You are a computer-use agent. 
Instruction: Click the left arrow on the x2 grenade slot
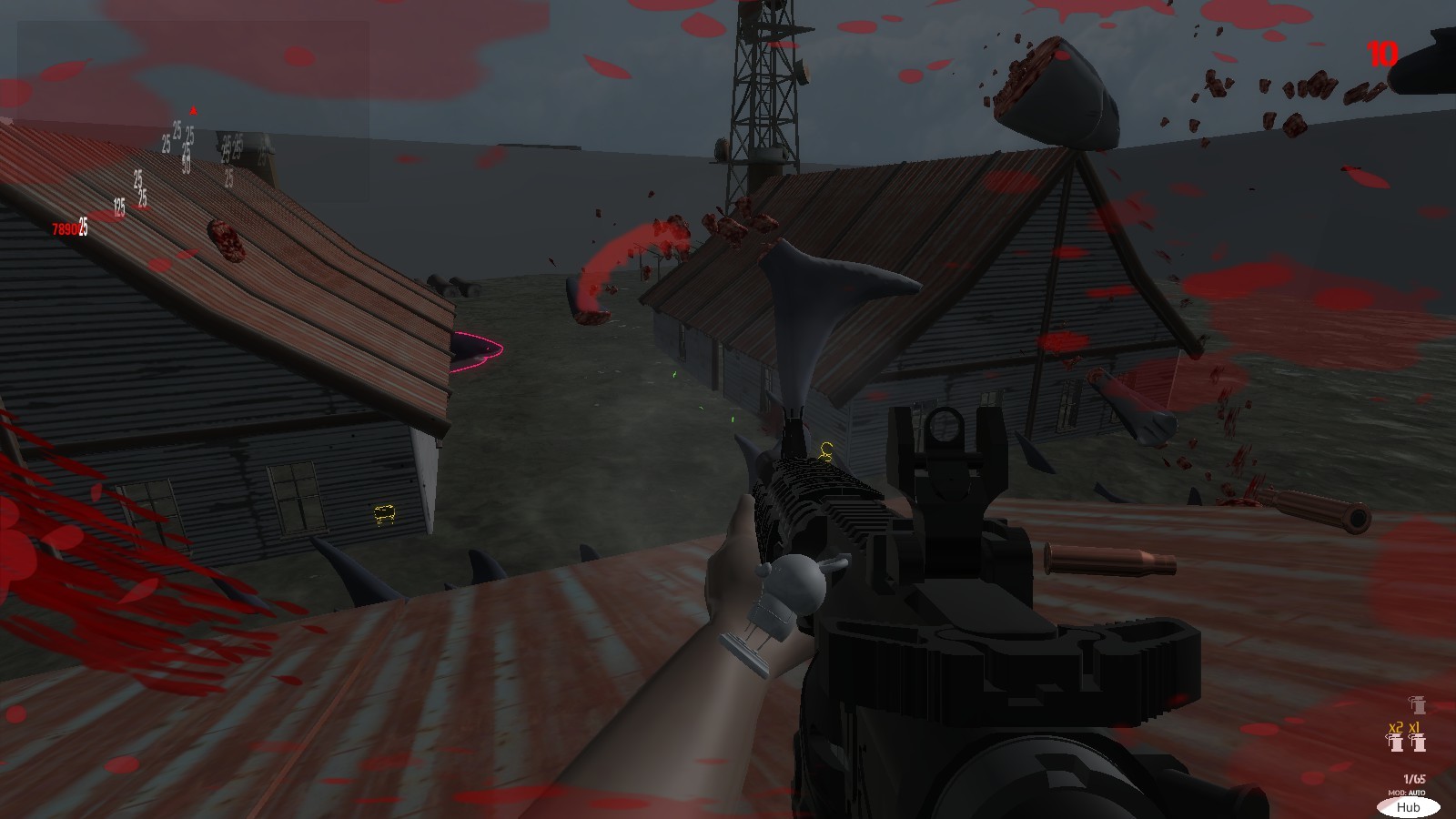coord(1388,736)
